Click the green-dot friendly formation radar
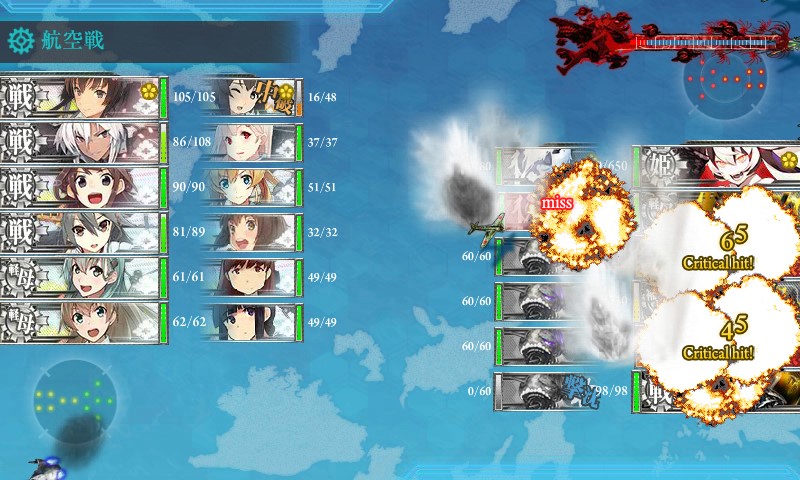 click(x=73, y=400)
